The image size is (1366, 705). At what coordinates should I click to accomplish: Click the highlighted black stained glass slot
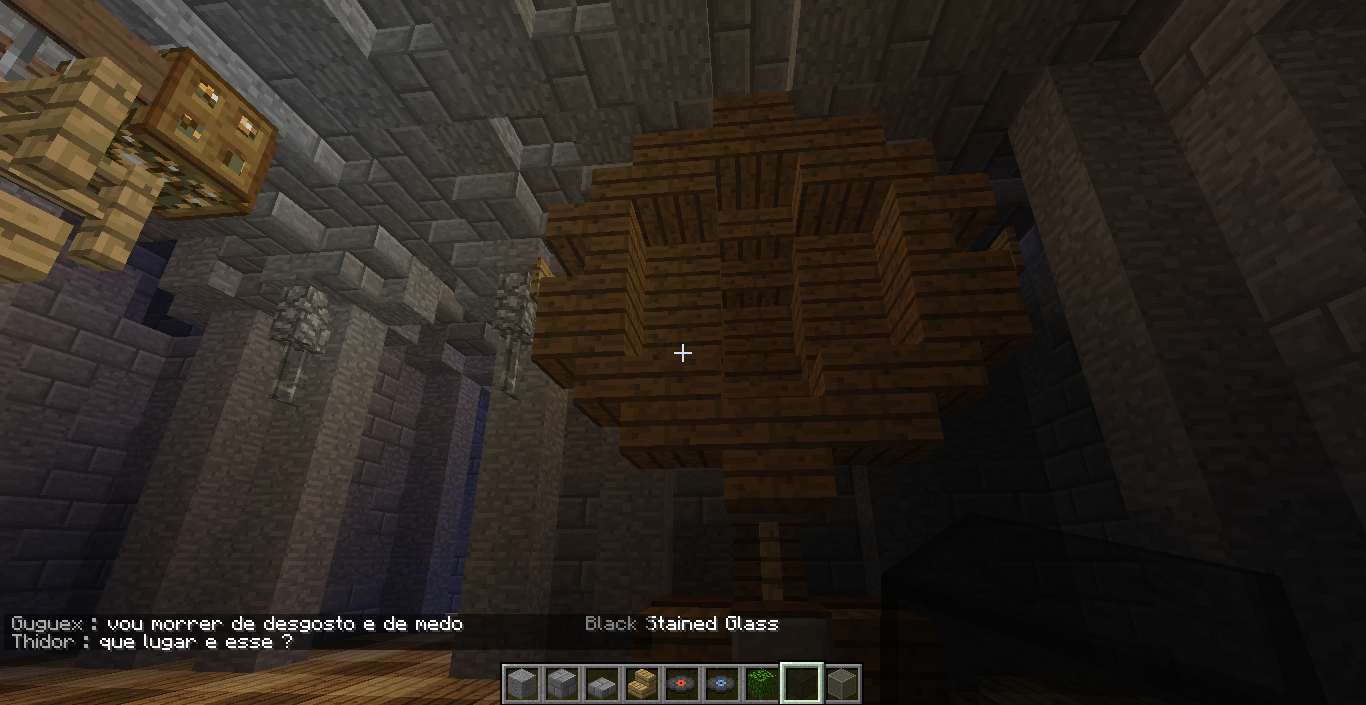click(x=801, y=684)
